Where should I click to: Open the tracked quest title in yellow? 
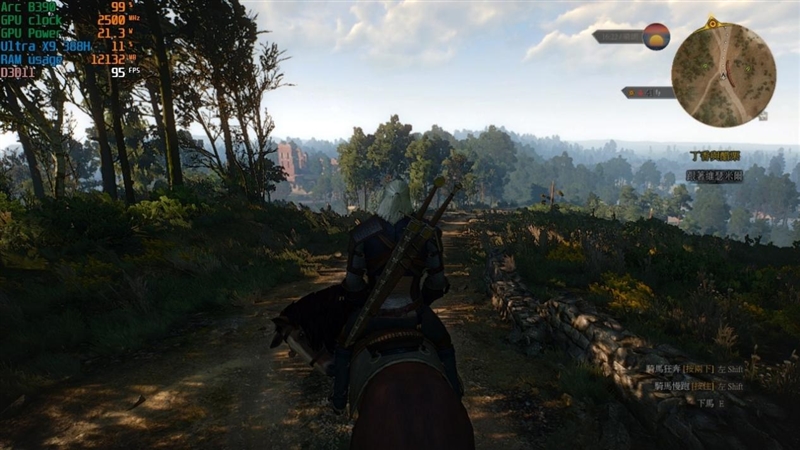715,156
